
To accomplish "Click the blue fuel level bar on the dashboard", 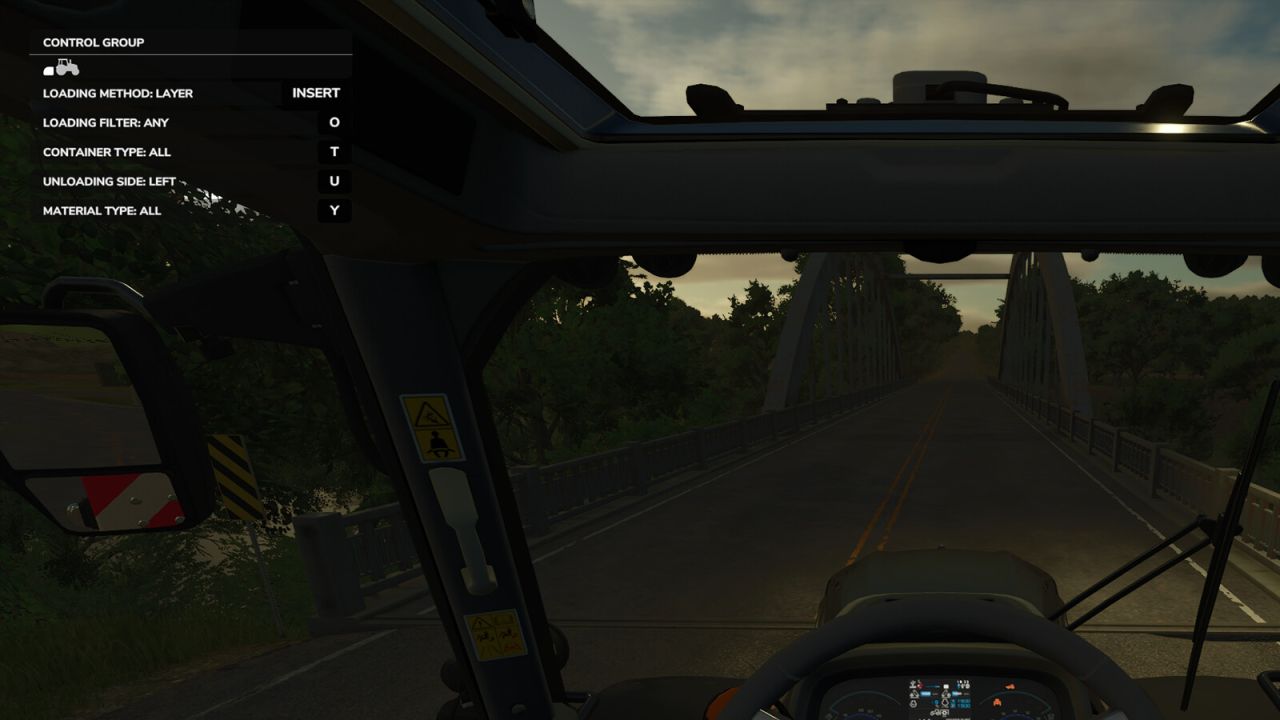I will 924,692.
